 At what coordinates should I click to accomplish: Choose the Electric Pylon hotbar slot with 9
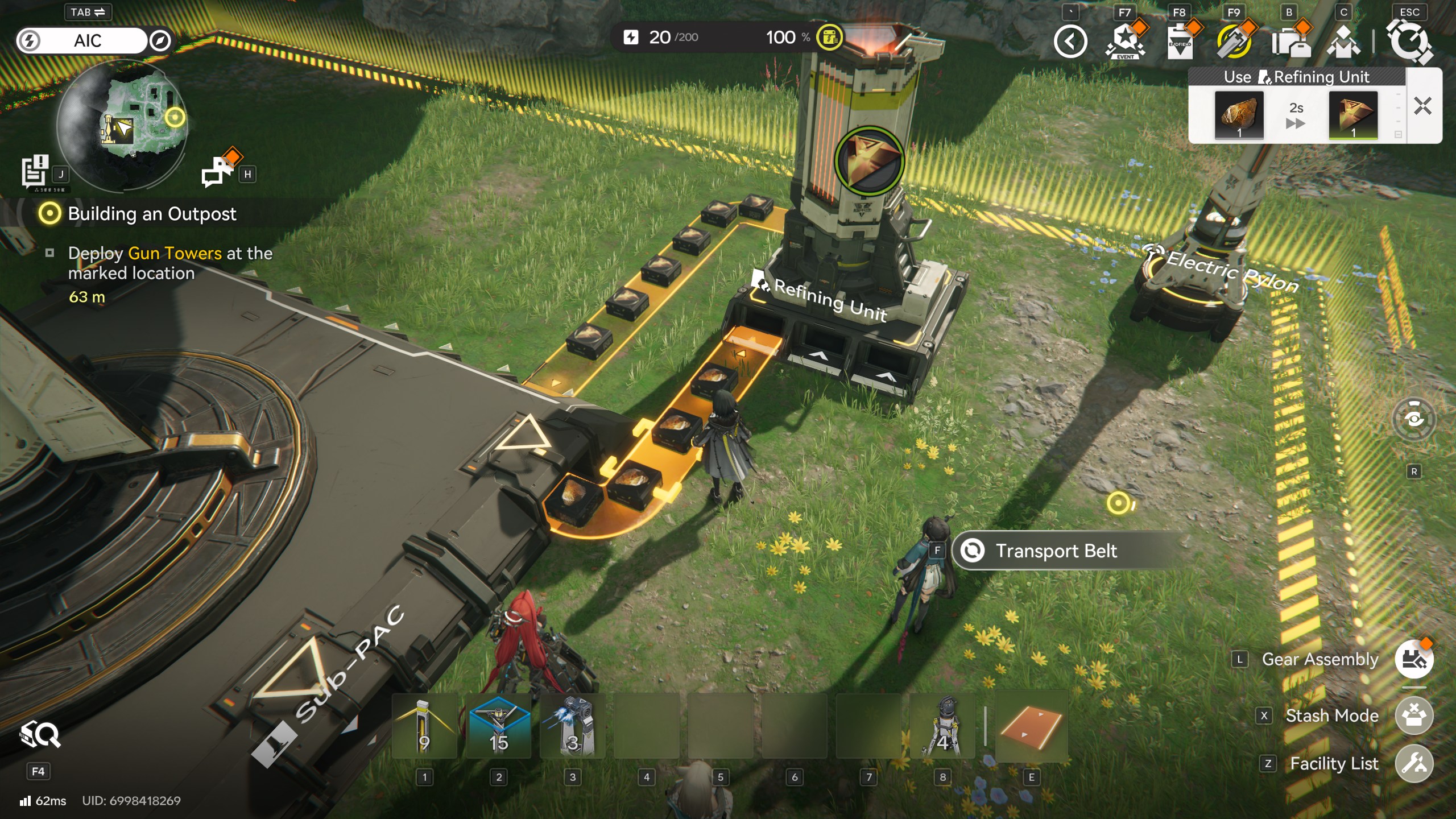click(x=424, y=727)
